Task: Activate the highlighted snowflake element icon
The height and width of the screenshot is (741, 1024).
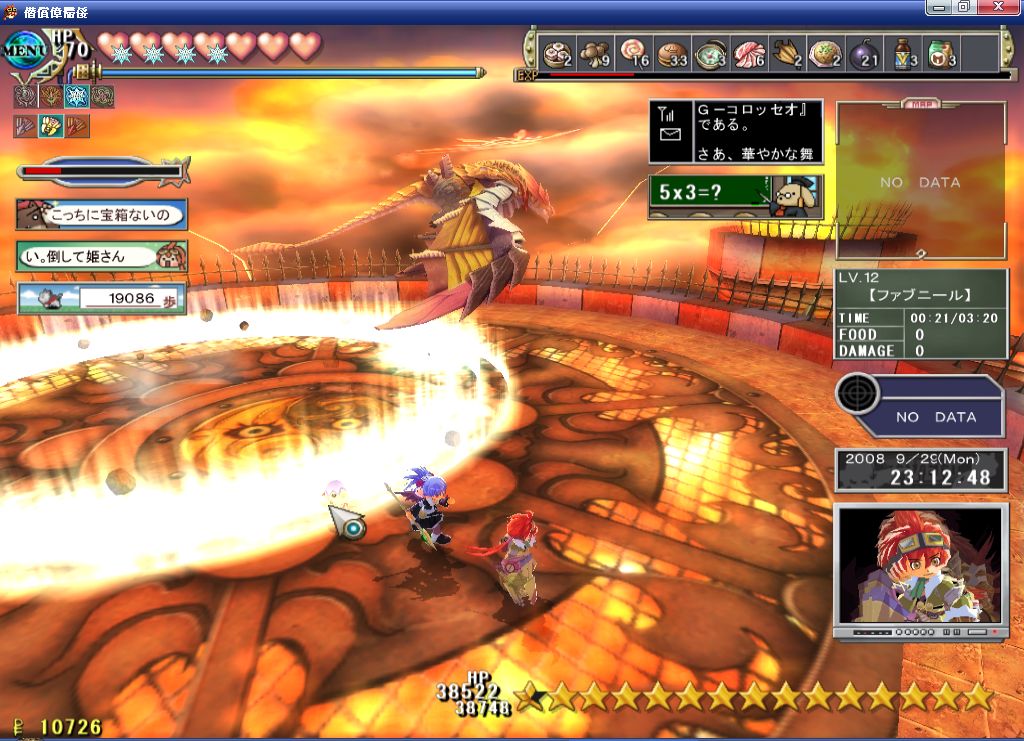Action: pyautogui.click(x=76, y=97)
